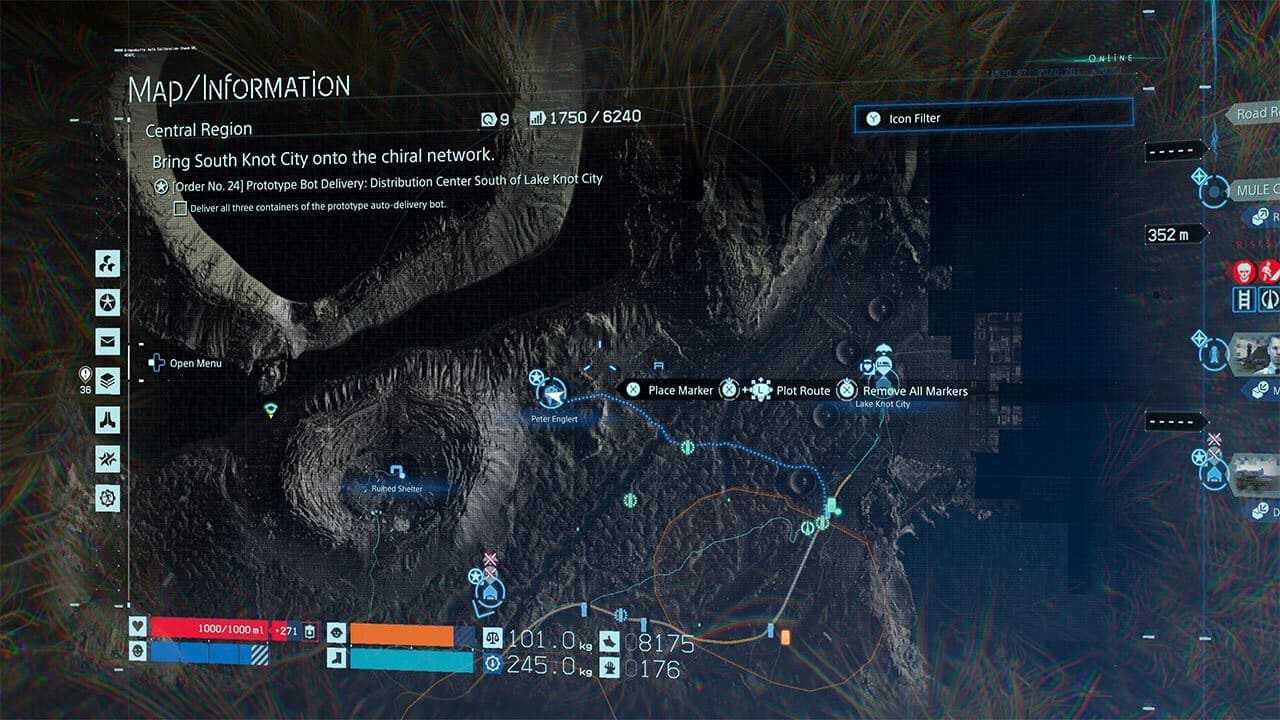Click the Road entry at route list top
Image resolution: width=1280 pixels, height=720 pixels.
[1253, 114]
